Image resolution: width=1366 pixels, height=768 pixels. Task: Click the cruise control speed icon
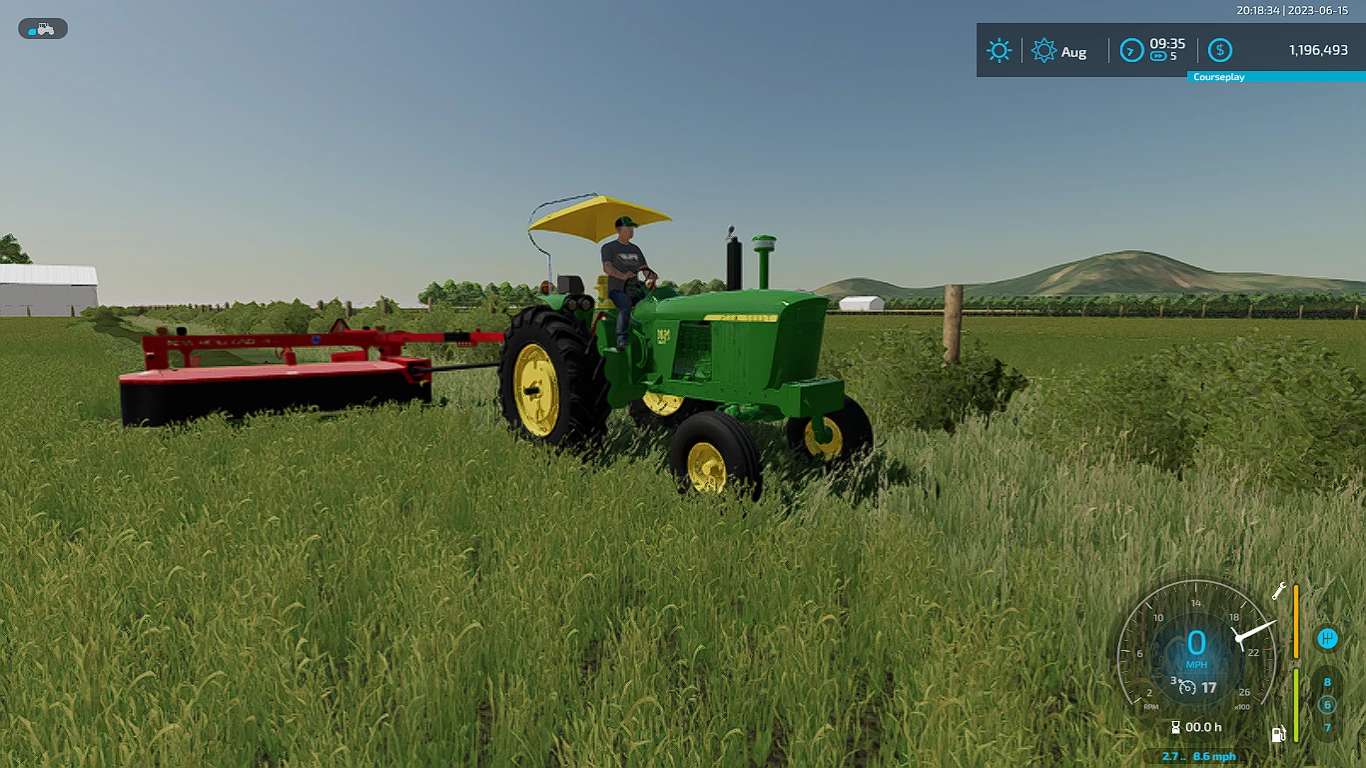(1187, 687)
